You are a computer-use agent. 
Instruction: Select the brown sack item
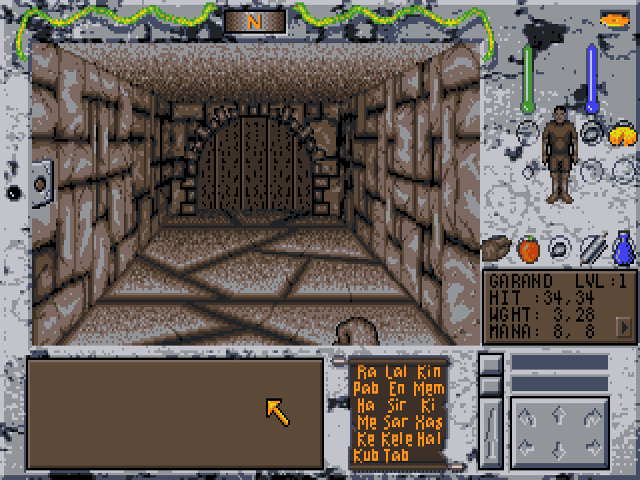tap(497, 247)
